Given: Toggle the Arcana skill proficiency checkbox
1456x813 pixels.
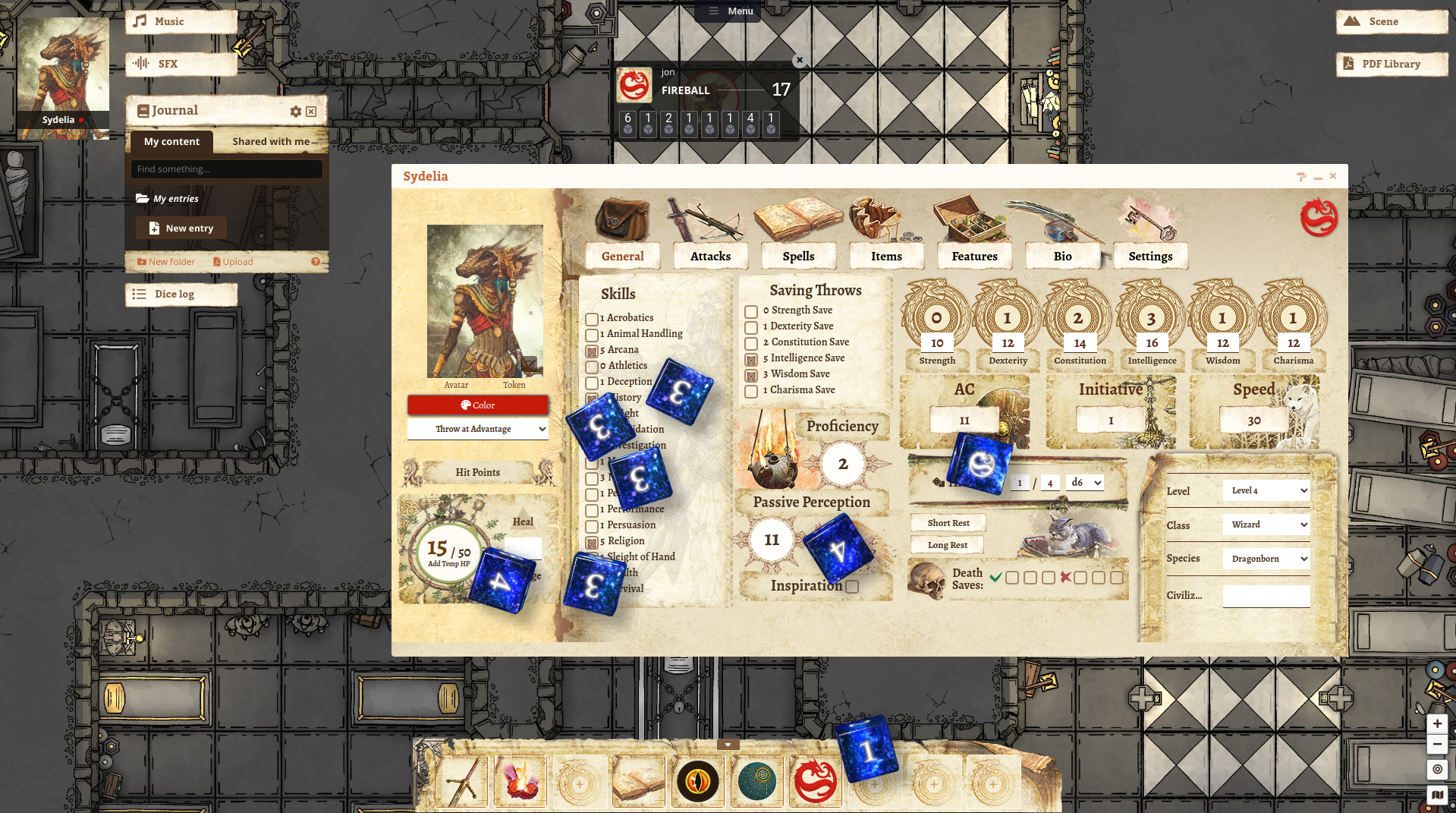Looking at the screenshot, I should [593, 350].
